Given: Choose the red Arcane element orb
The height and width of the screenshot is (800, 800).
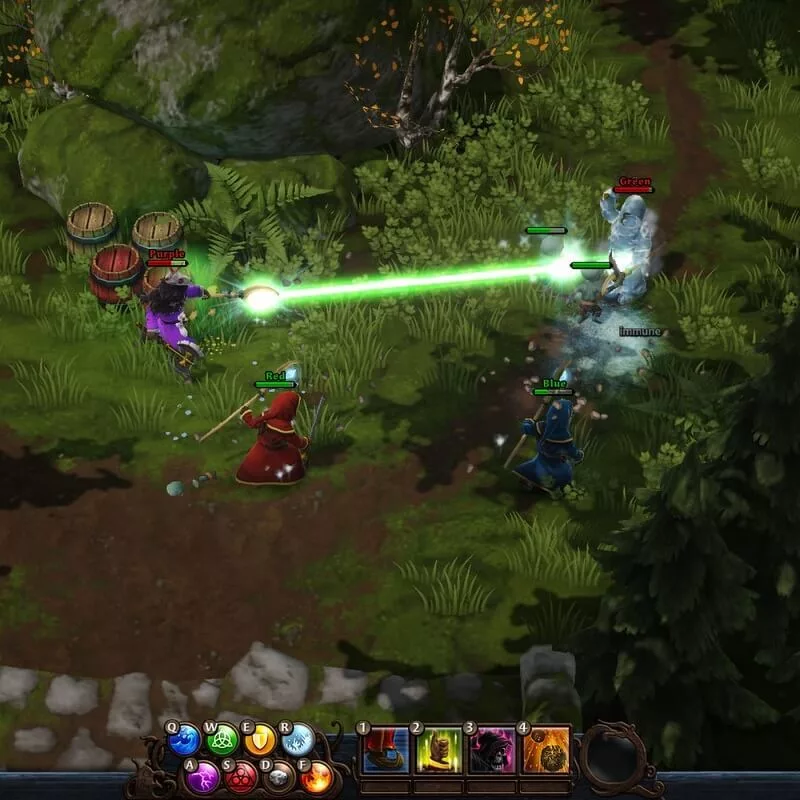Looking at the screenshot, I should 241,776.
